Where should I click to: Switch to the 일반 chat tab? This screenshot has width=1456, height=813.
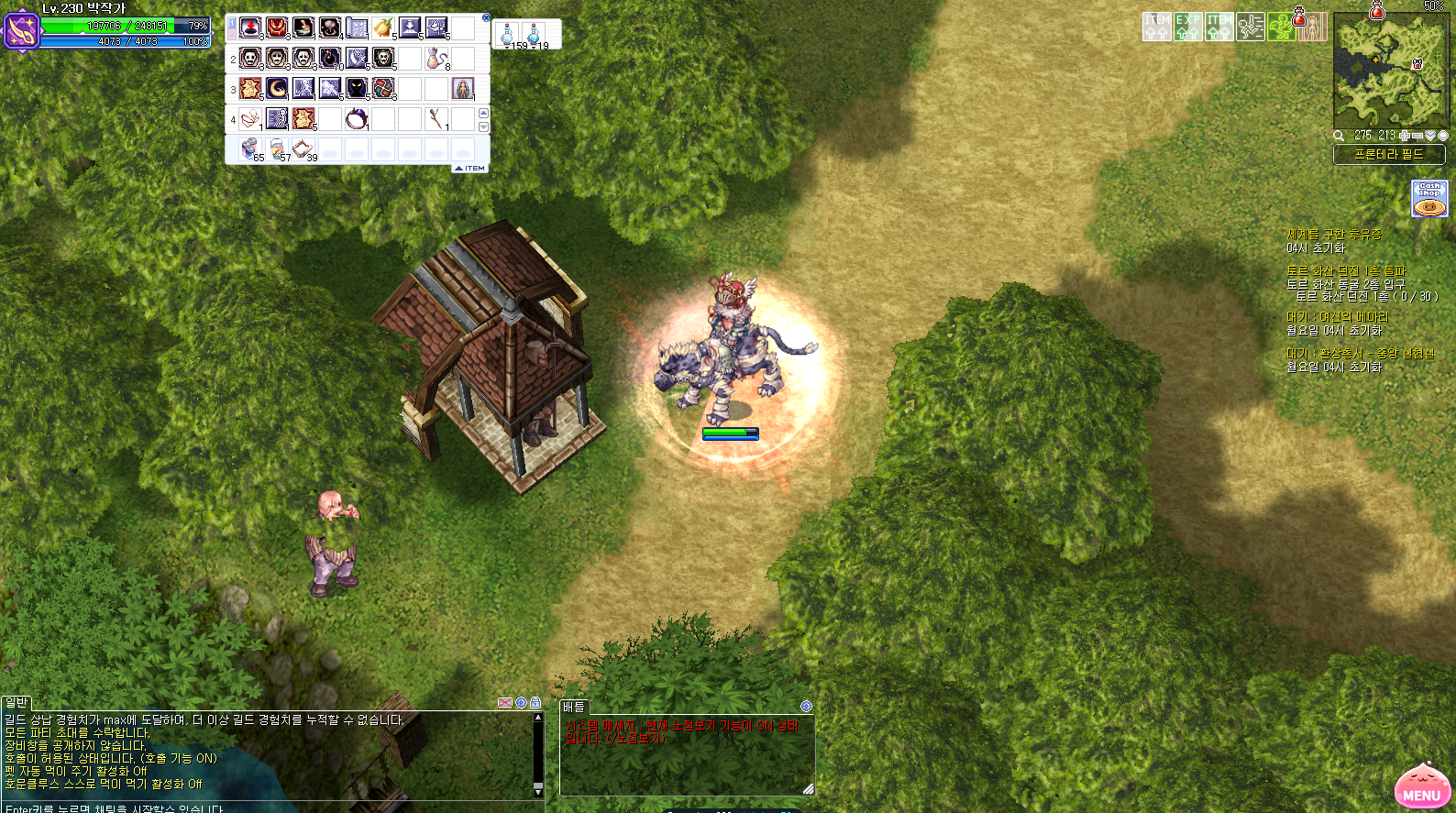[x=17, y=703]
